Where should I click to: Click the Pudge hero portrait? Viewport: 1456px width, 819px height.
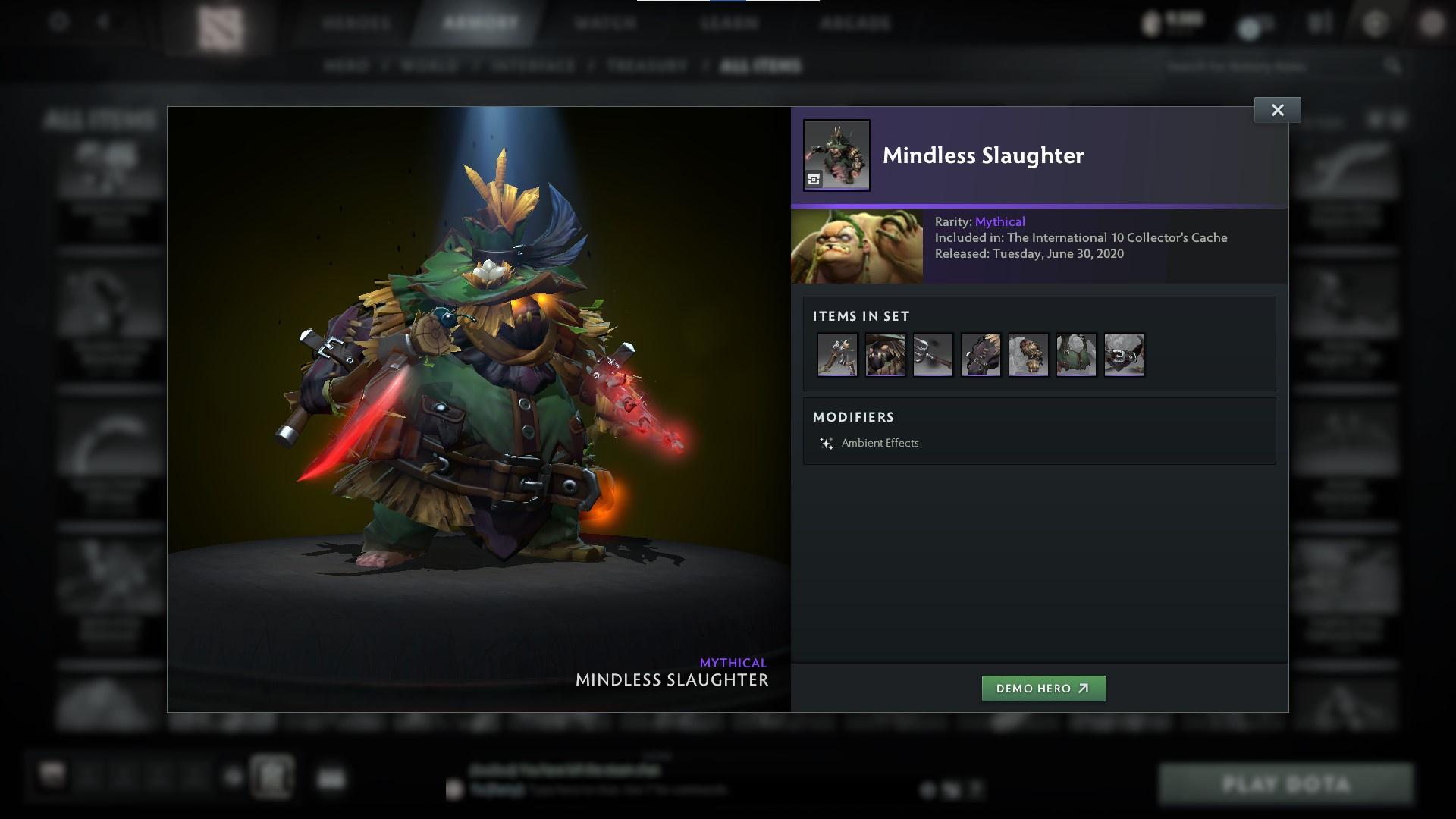tap(857, 246)
